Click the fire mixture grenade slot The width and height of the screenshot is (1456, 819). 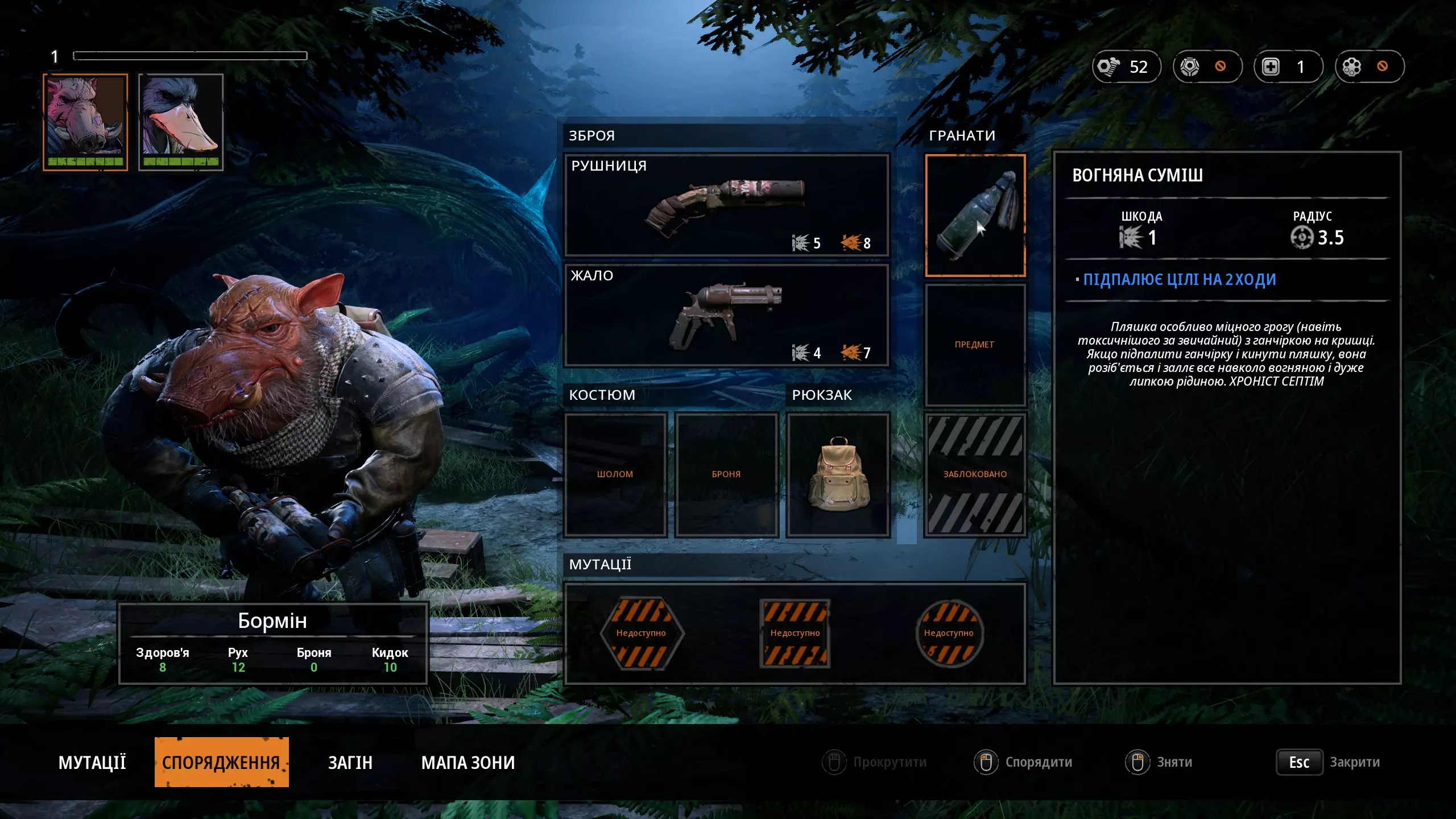975,215
